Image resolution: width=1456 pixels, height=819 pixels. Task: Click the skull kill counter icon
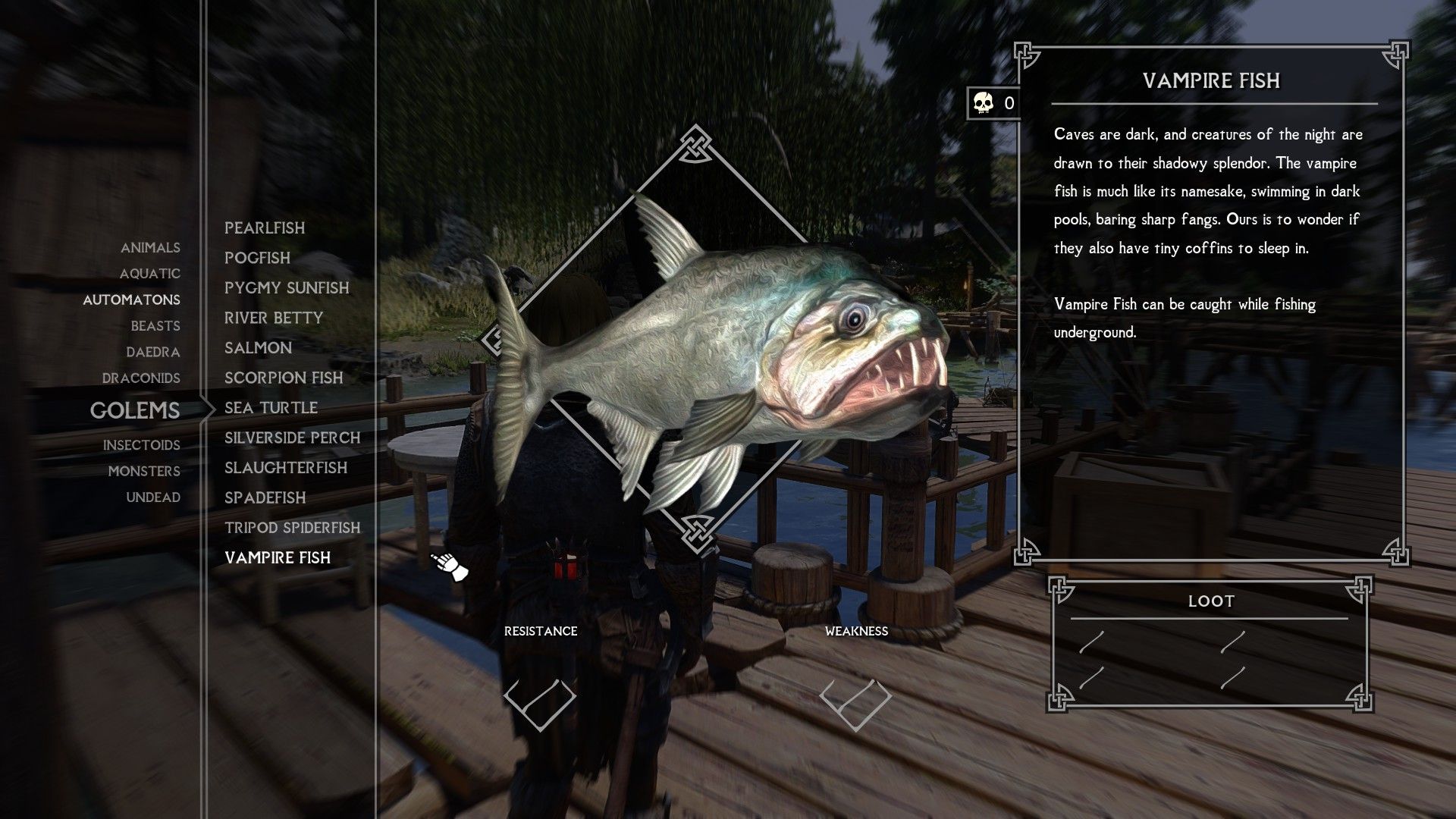point(982,103)
